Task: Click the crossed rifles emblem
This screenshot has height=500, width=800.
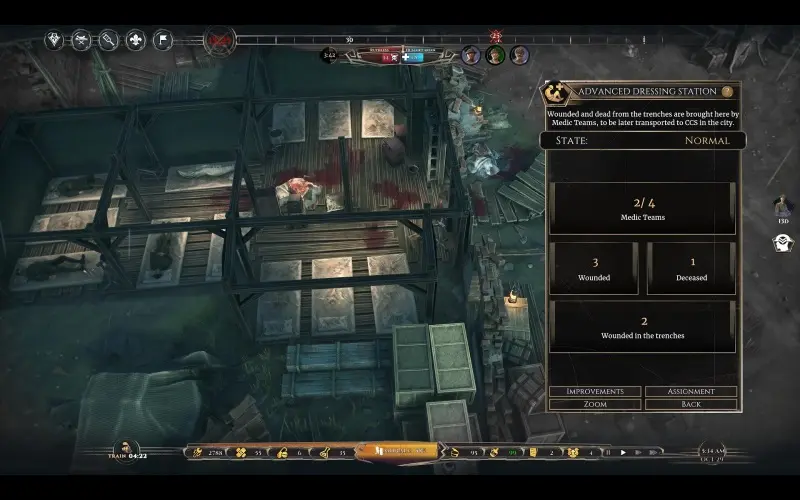Action: point(219,42)
